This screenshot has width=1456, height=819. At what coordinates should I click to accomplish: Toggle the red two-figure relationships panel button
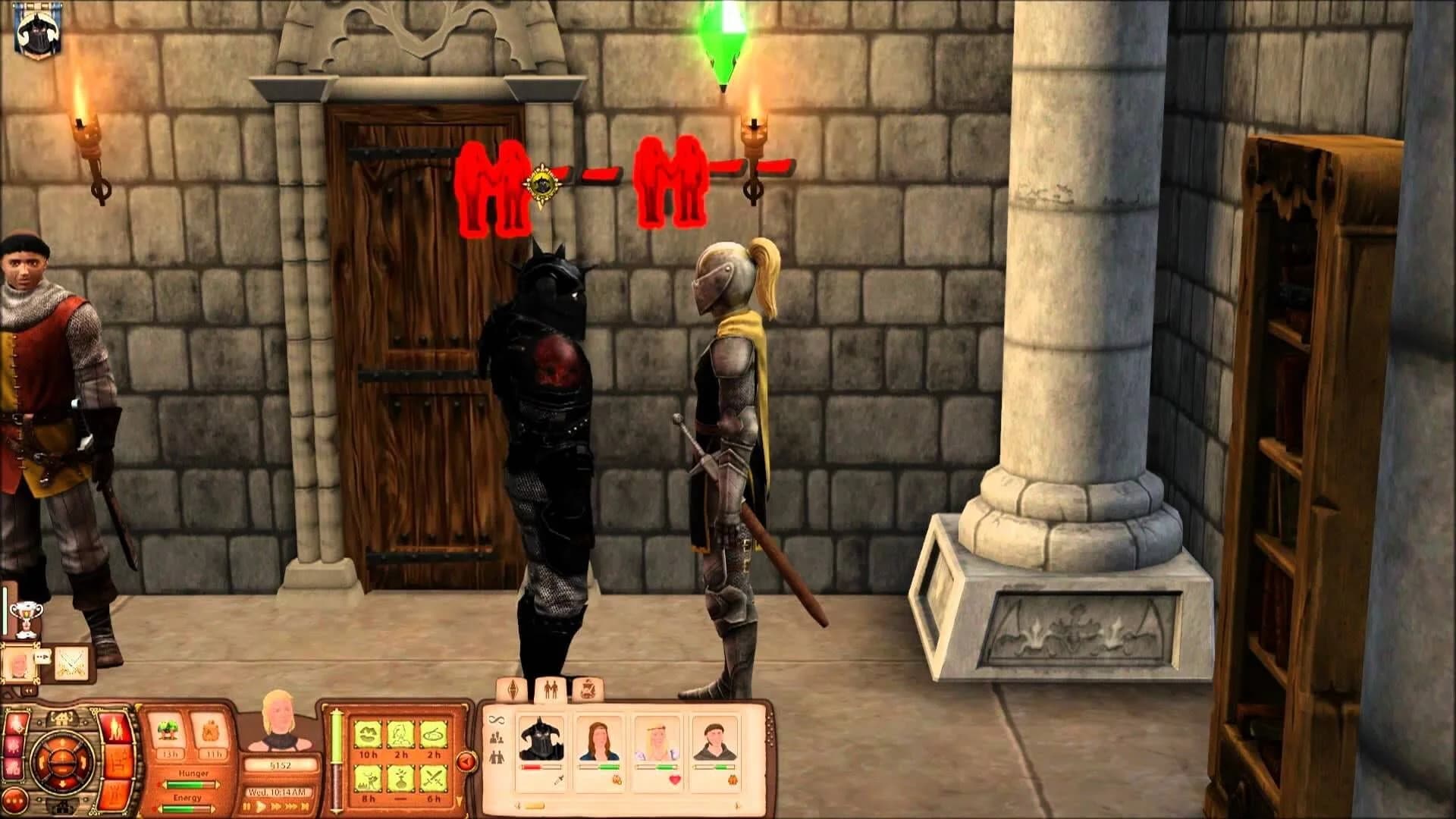pos(115,728)
